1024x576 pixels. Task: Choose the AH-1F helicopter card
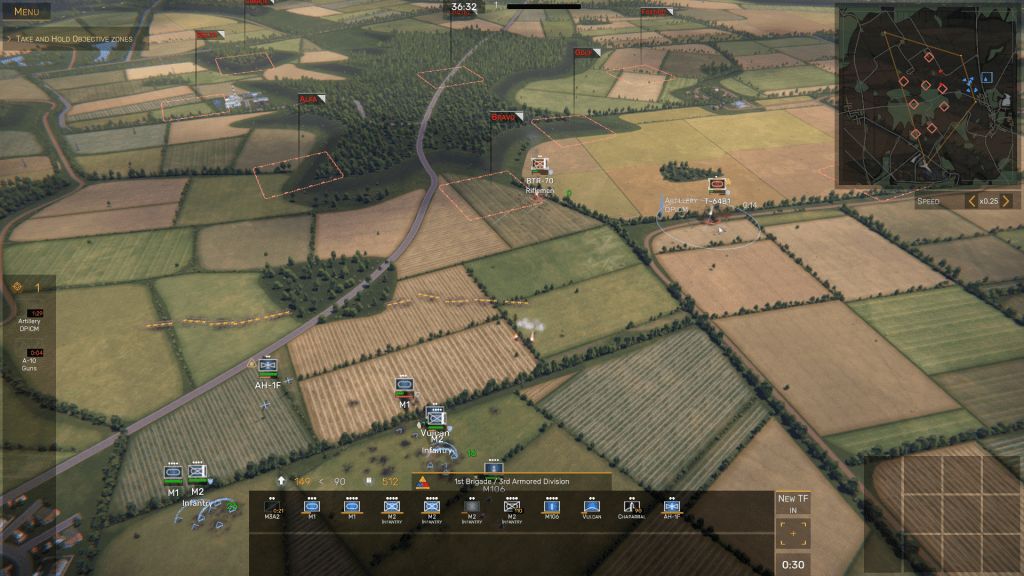[x=671, y=509]
